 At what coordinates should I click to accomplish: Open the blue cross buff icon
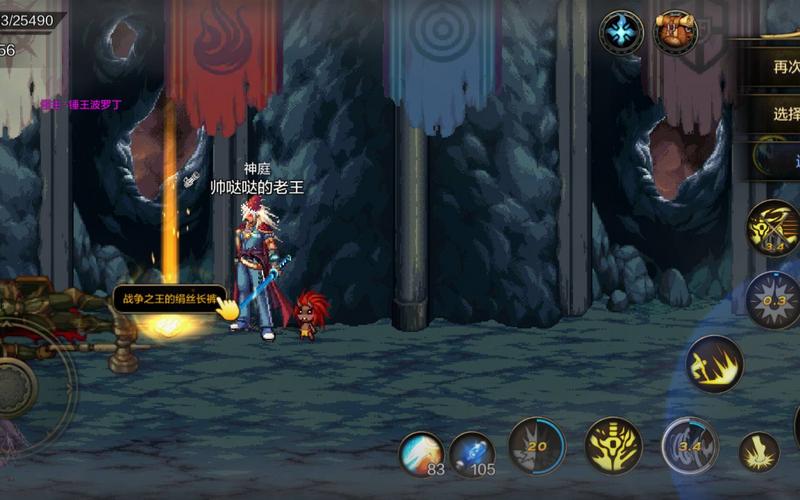point(621,32)
